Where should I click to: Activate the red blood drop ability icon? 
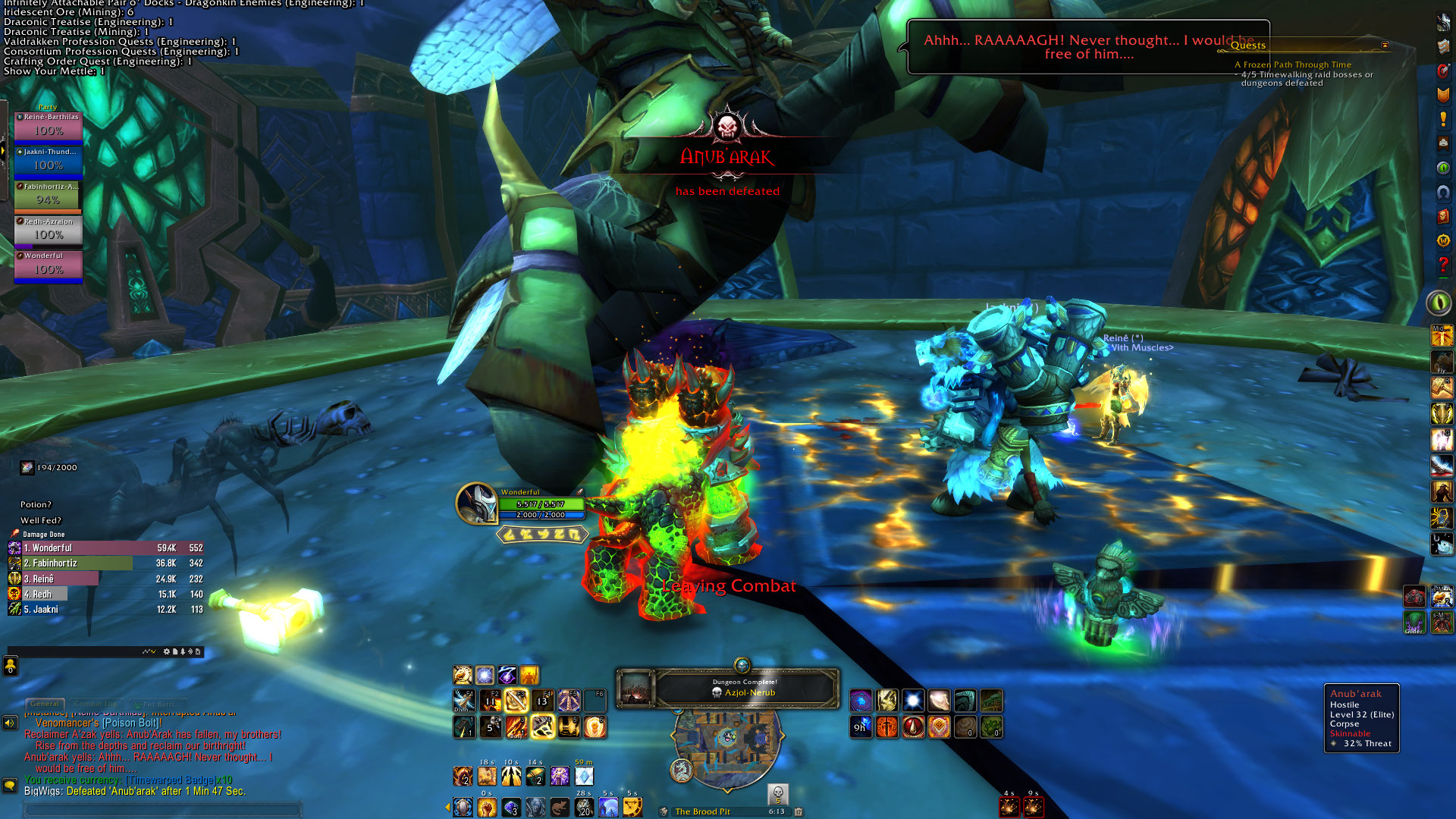913,727
